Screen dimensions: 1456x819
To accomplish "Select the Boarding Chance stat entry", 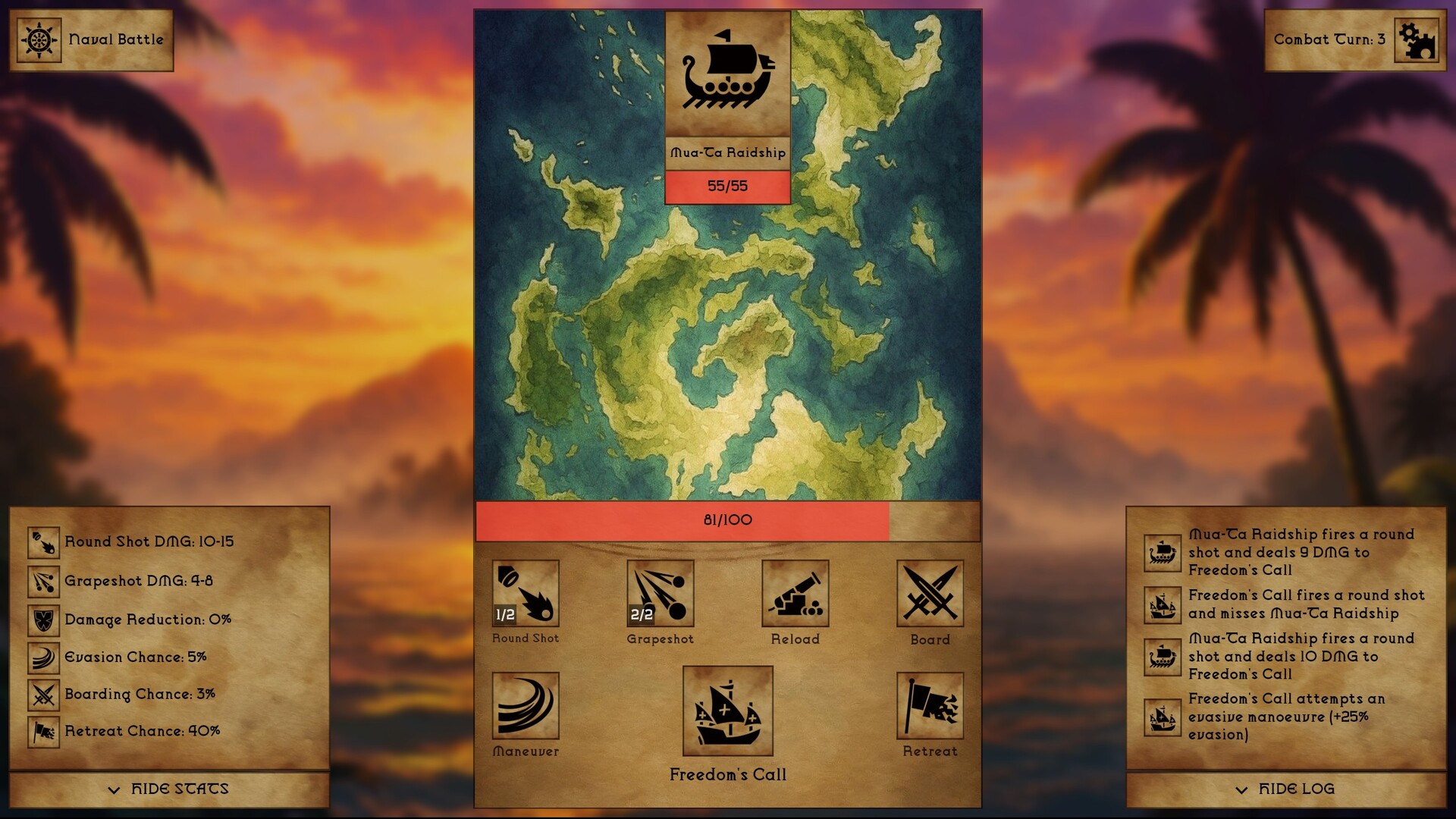I will (141, 694).
